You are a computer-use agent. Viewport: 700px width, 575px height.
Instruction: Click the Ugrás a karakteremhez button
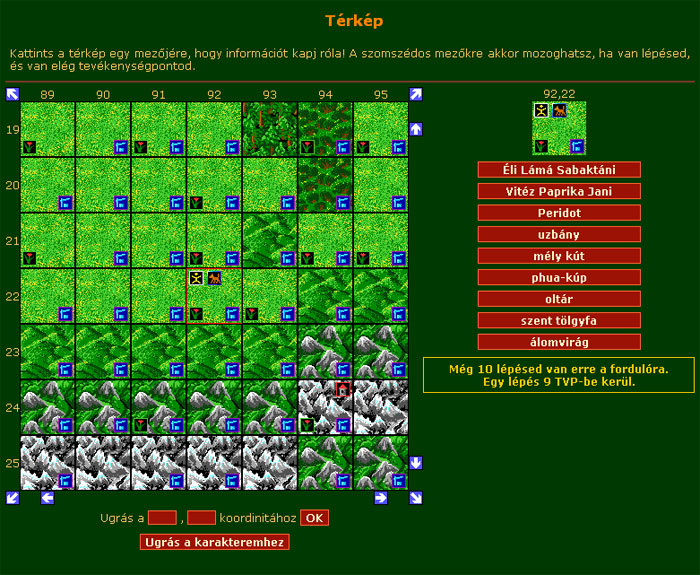coord(215,543)
